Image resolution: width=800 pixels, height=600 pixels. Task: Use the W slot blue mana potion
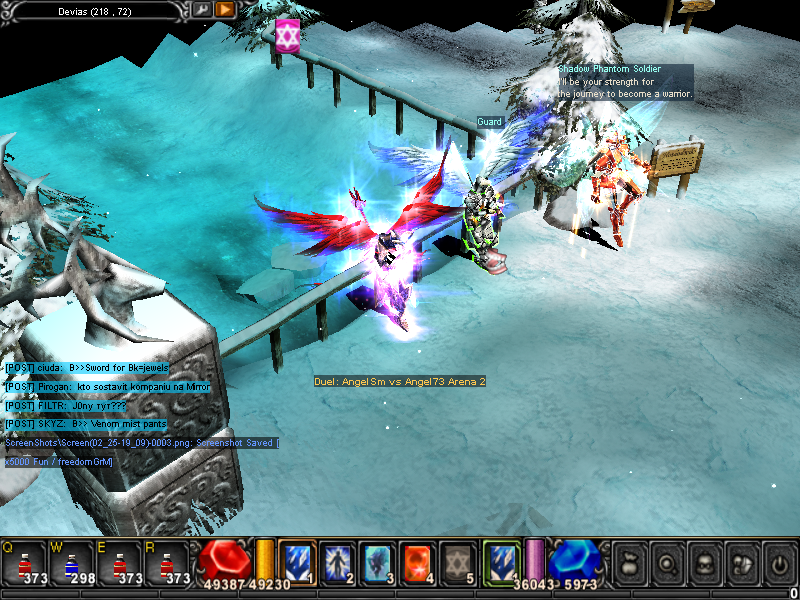click(71, 560)
